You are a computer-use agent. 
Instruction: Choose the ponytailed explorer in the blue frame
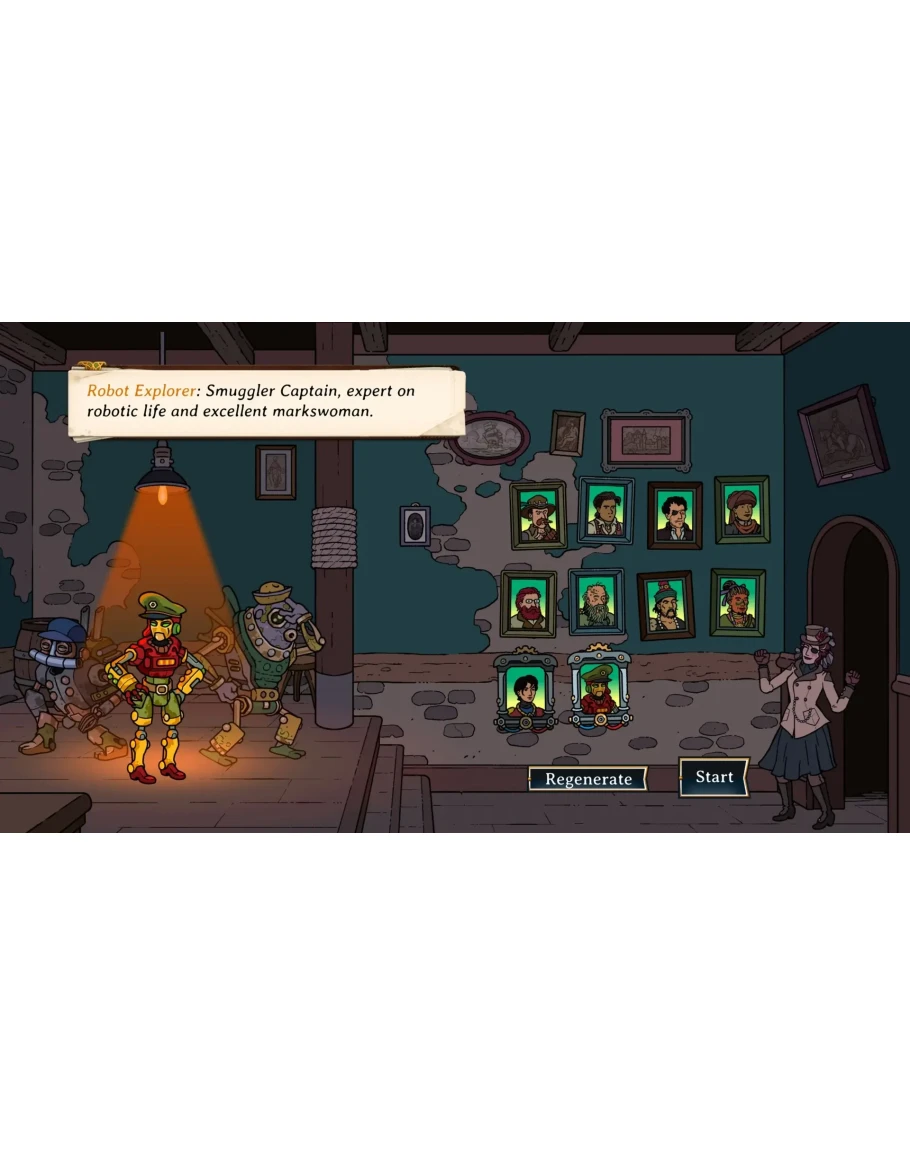click(x=605, y=511)
